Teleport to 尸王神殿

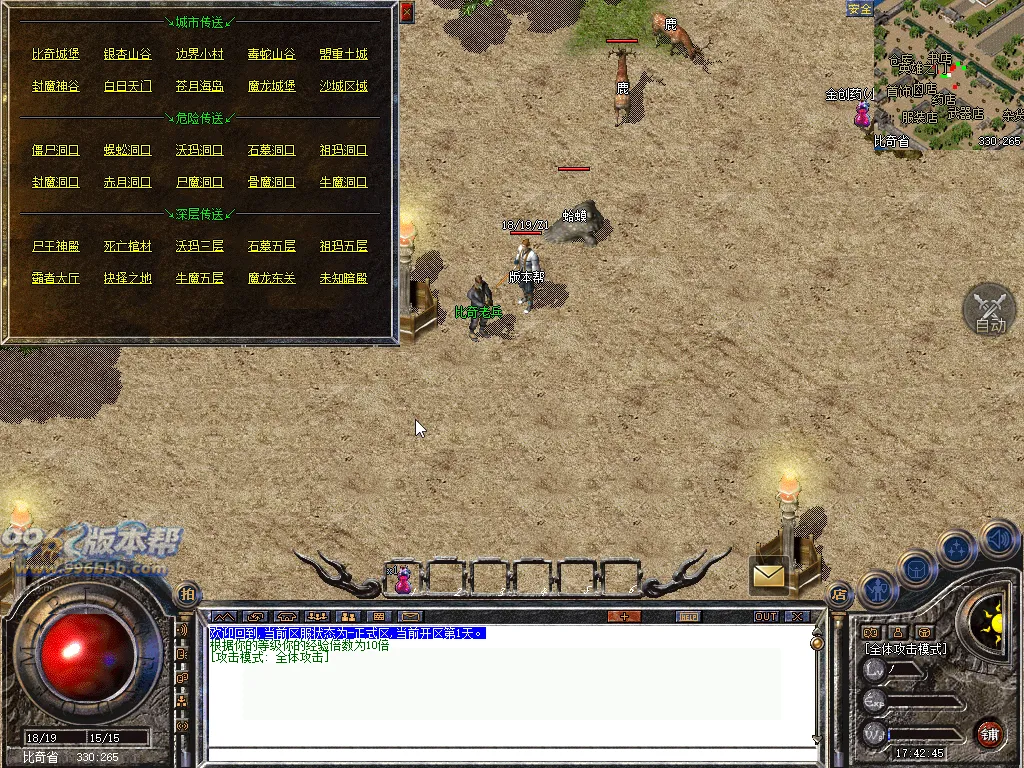tap(55, 246)
